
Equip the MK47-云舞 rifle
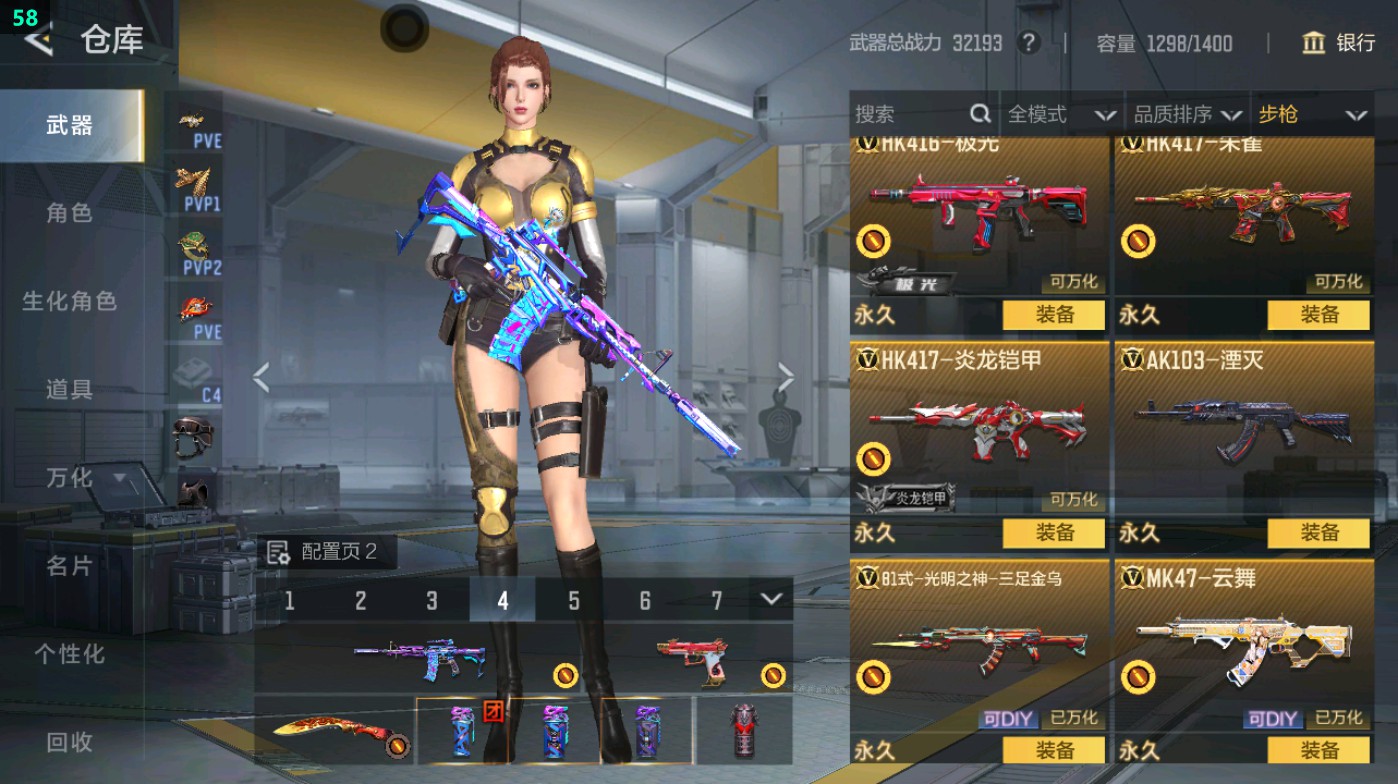point(1318,750)
